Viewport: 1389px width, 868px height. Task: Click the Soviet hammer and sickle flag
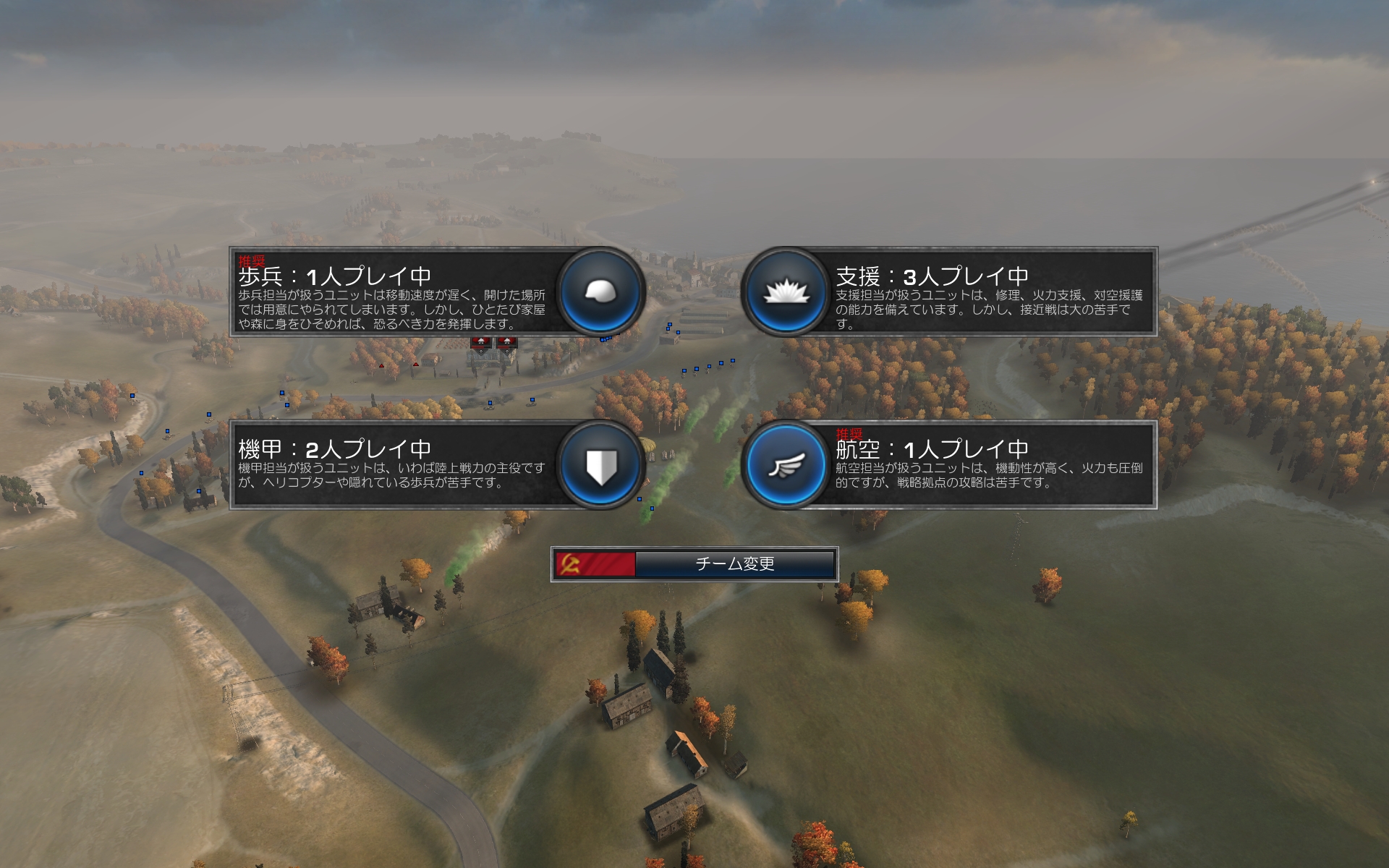click(x=595, y=564)
